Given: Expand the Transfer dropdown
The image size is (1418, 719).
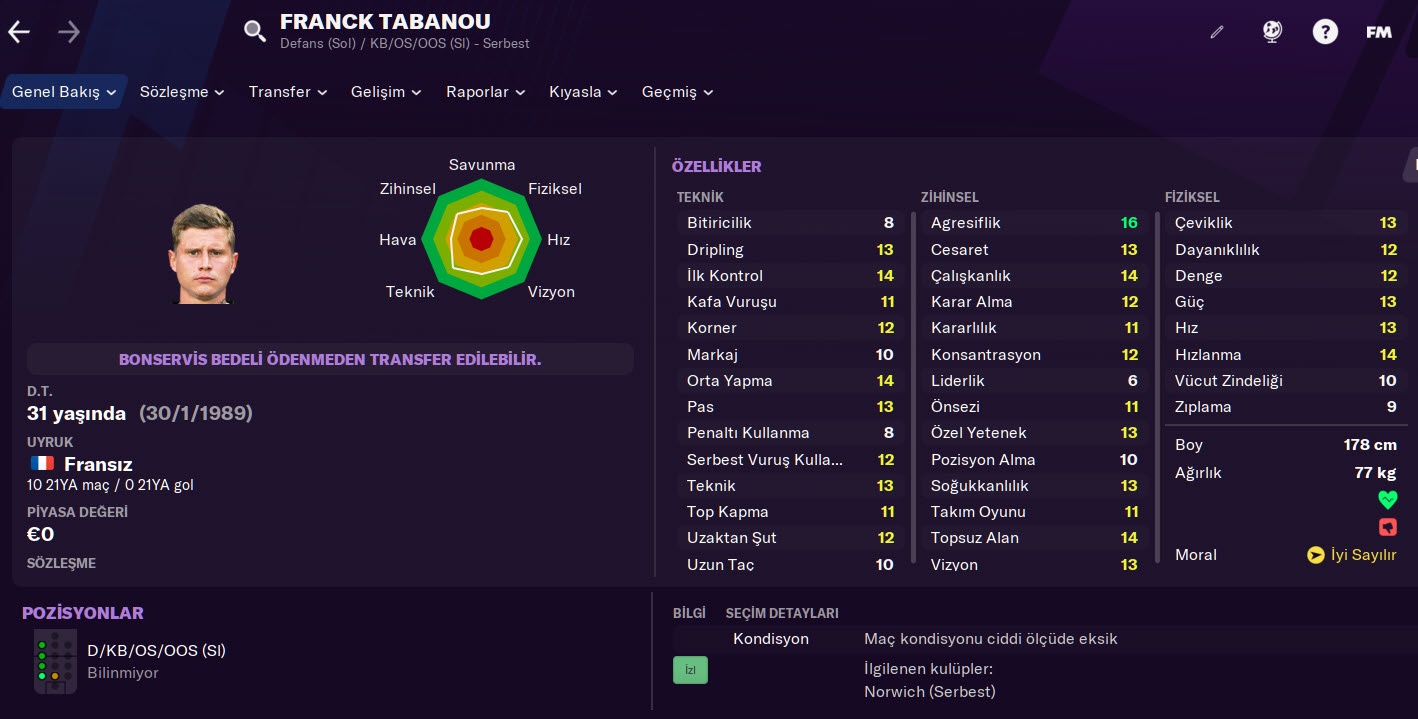Looking at the screenshot, I should pos(288,92).
